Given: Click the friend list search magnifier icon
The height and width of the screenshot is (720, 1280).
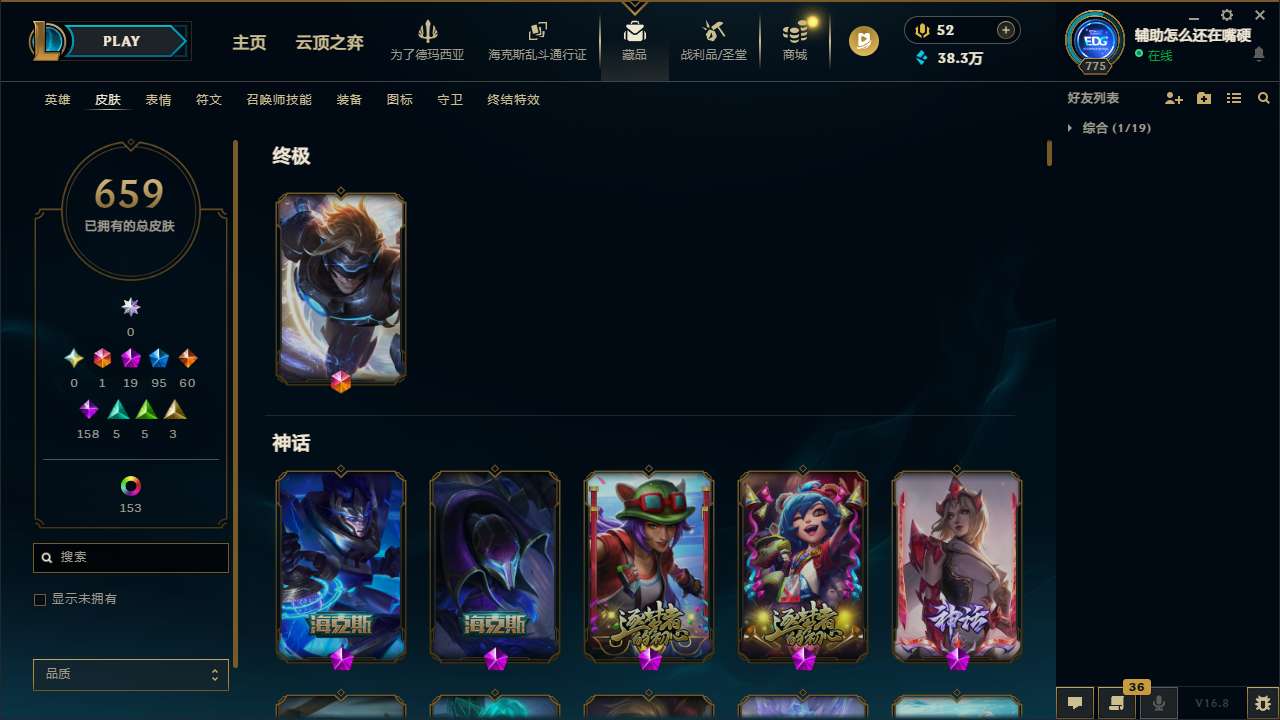Looking at the screenshot, I should pos(1263,98).
